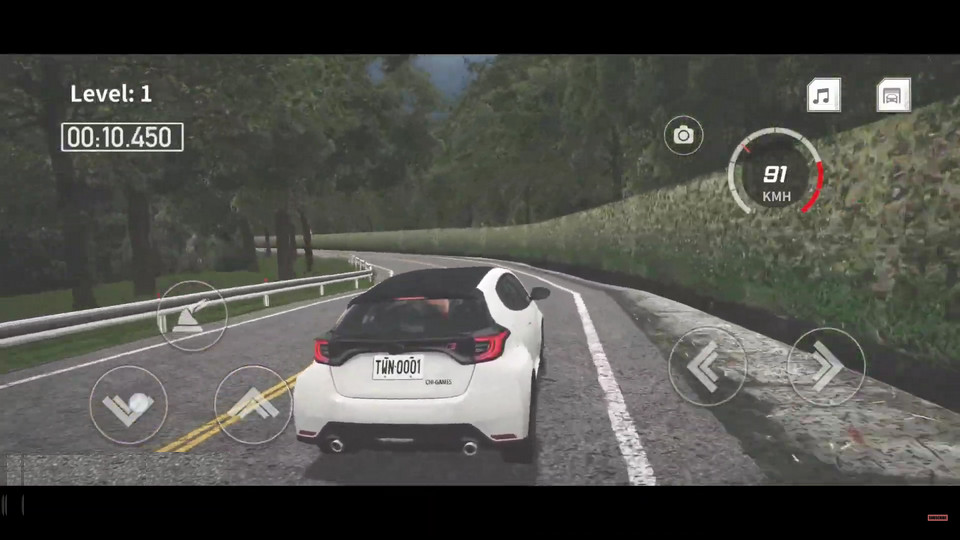Switch the view with the camera icon

(x=683, y=135)
